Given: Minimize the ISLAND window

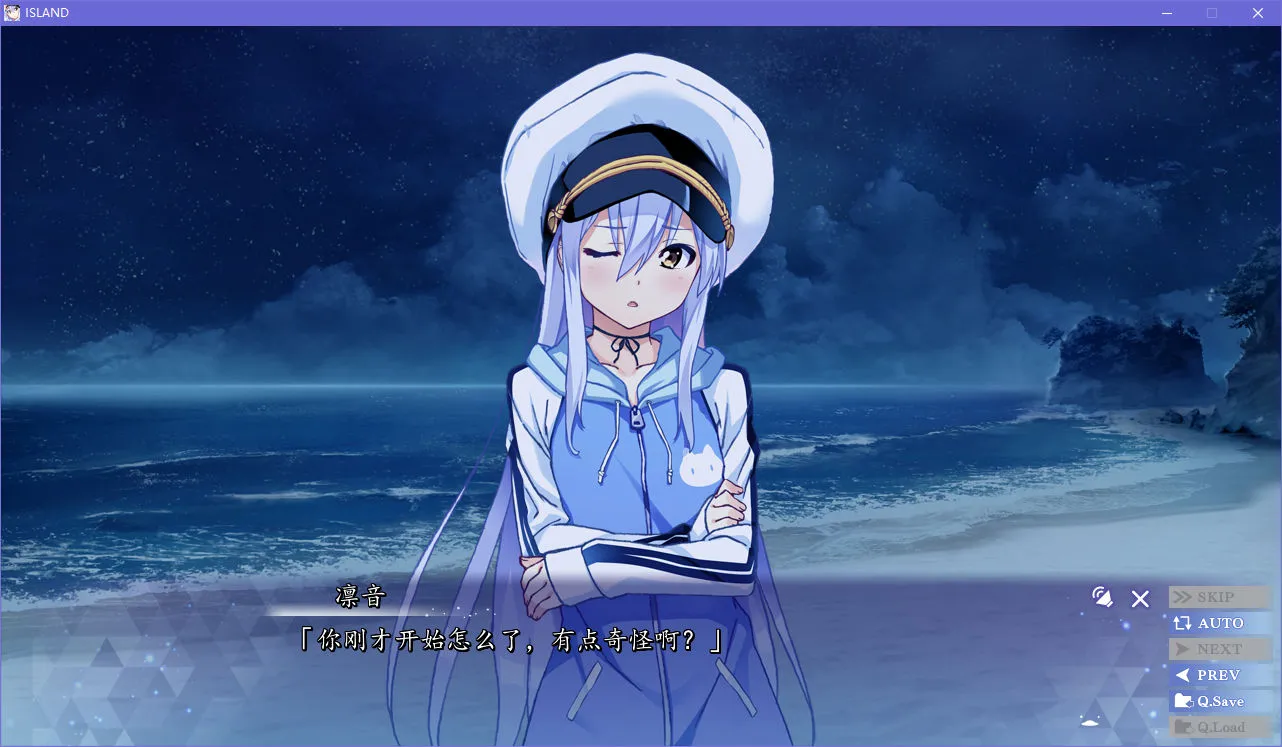Looking at the screenshot, I should tap(1166, 13).
